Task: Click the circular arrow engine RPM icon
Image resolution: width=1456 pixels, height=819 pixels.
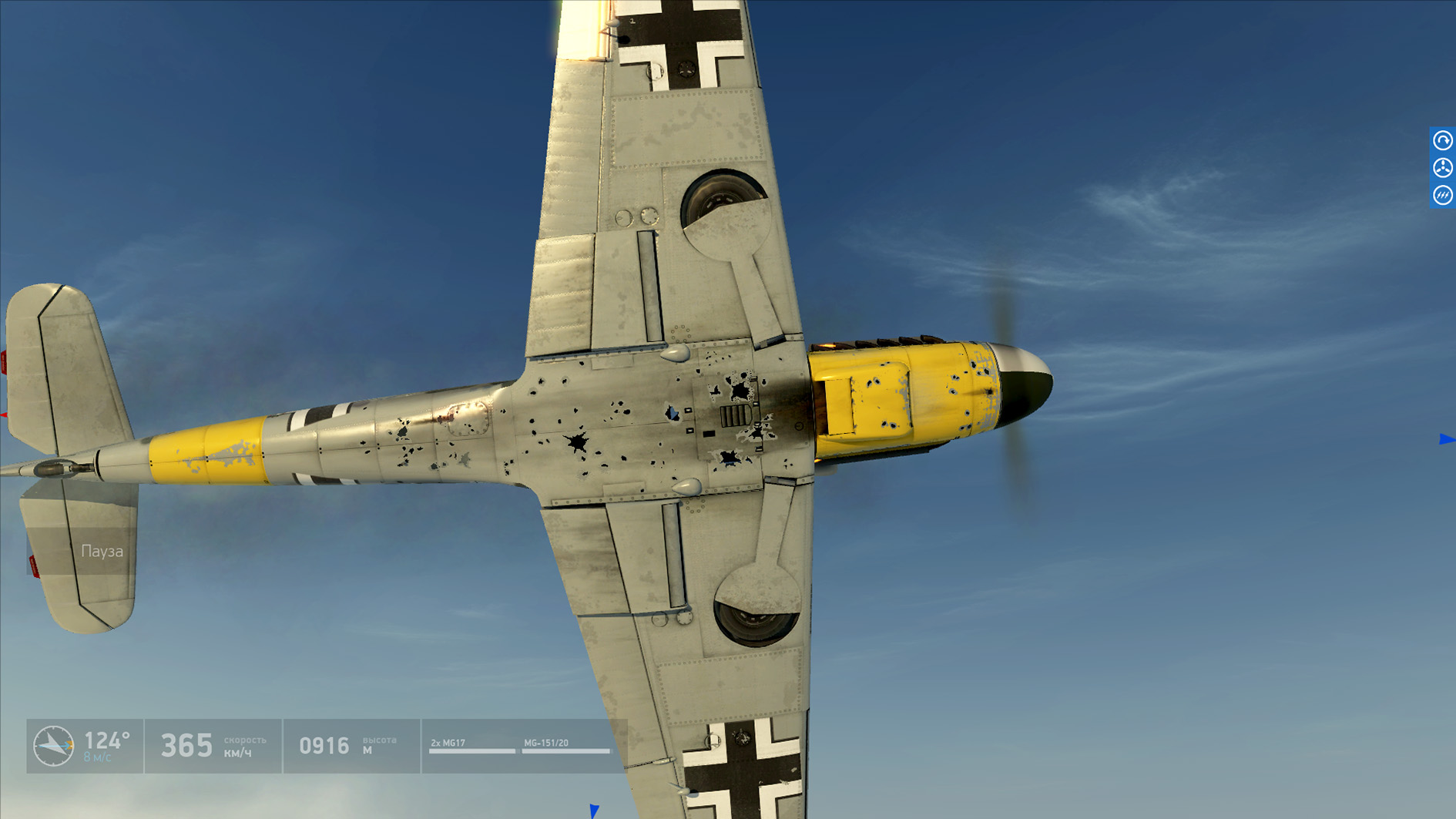Action: point(1442,140)
